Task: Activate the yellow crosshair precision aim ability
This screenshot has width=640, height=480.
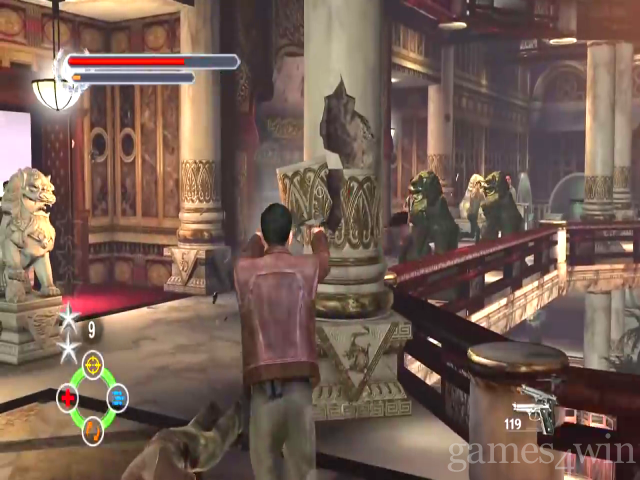Action: (x=93, y=364)
